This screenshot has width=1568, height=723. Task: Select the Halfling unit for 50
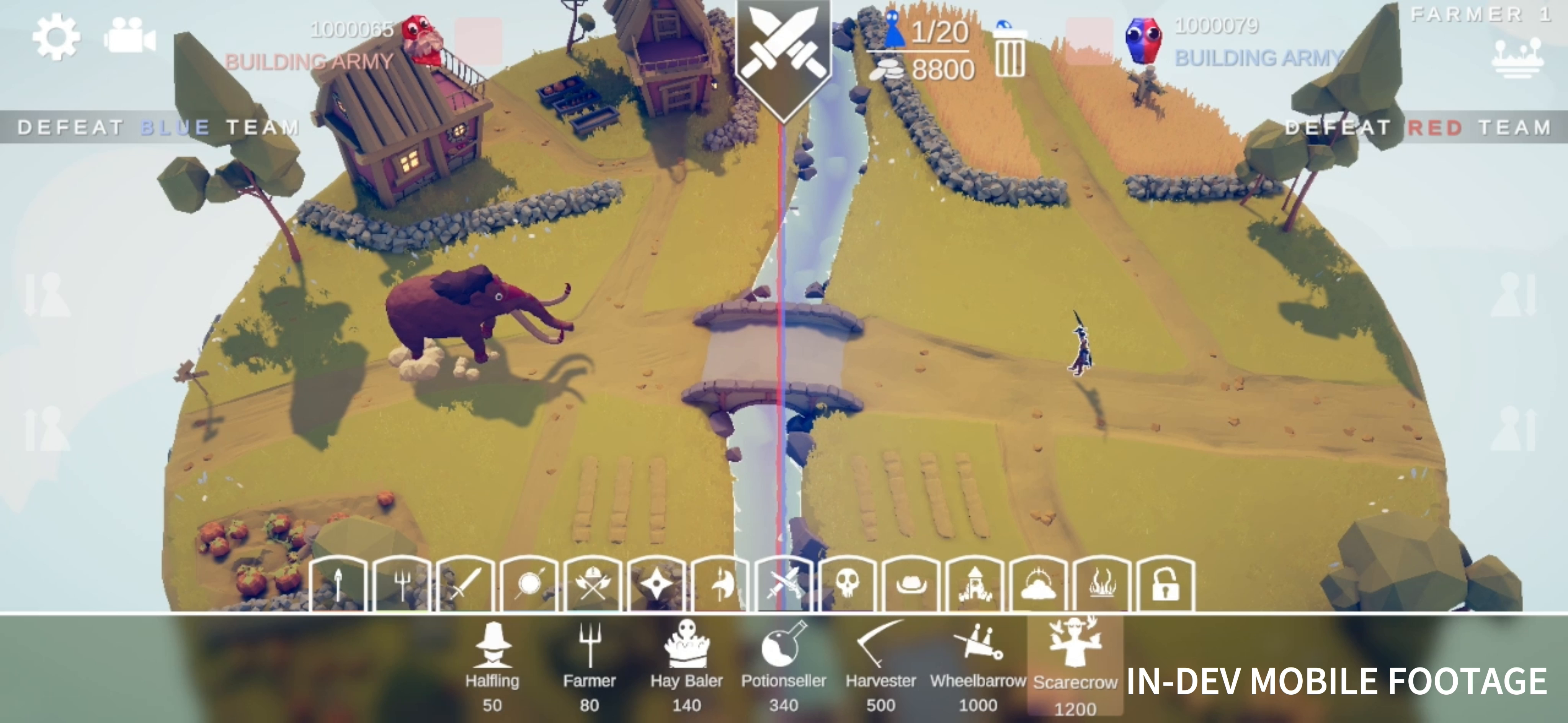(492, 664)
